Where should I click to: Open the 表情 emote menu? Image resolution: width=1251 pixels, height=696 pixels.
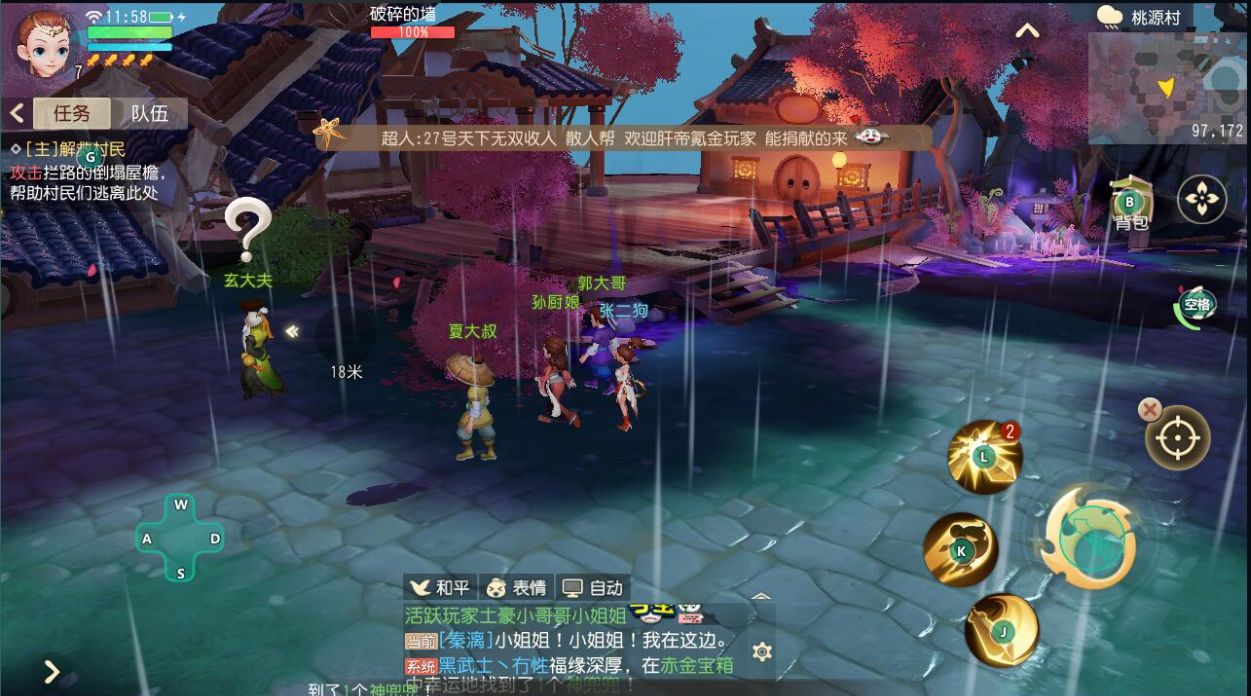tap(516, 588)
